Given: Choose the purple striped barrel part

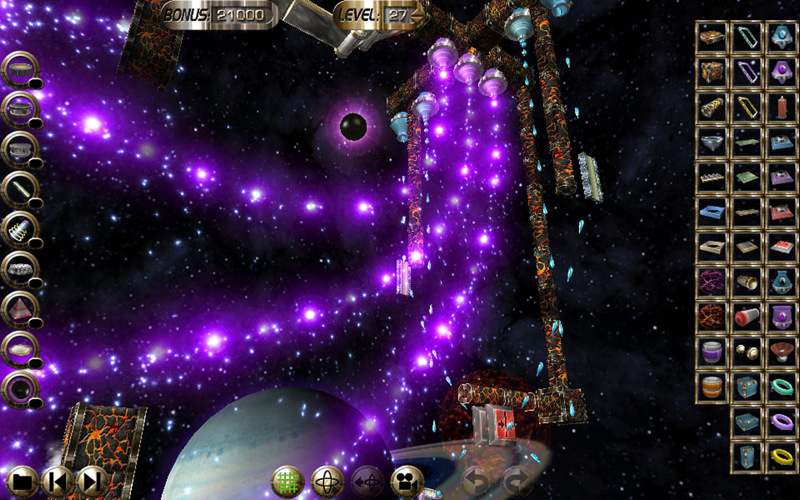Looking at the screenshot, I should point(711,351).
